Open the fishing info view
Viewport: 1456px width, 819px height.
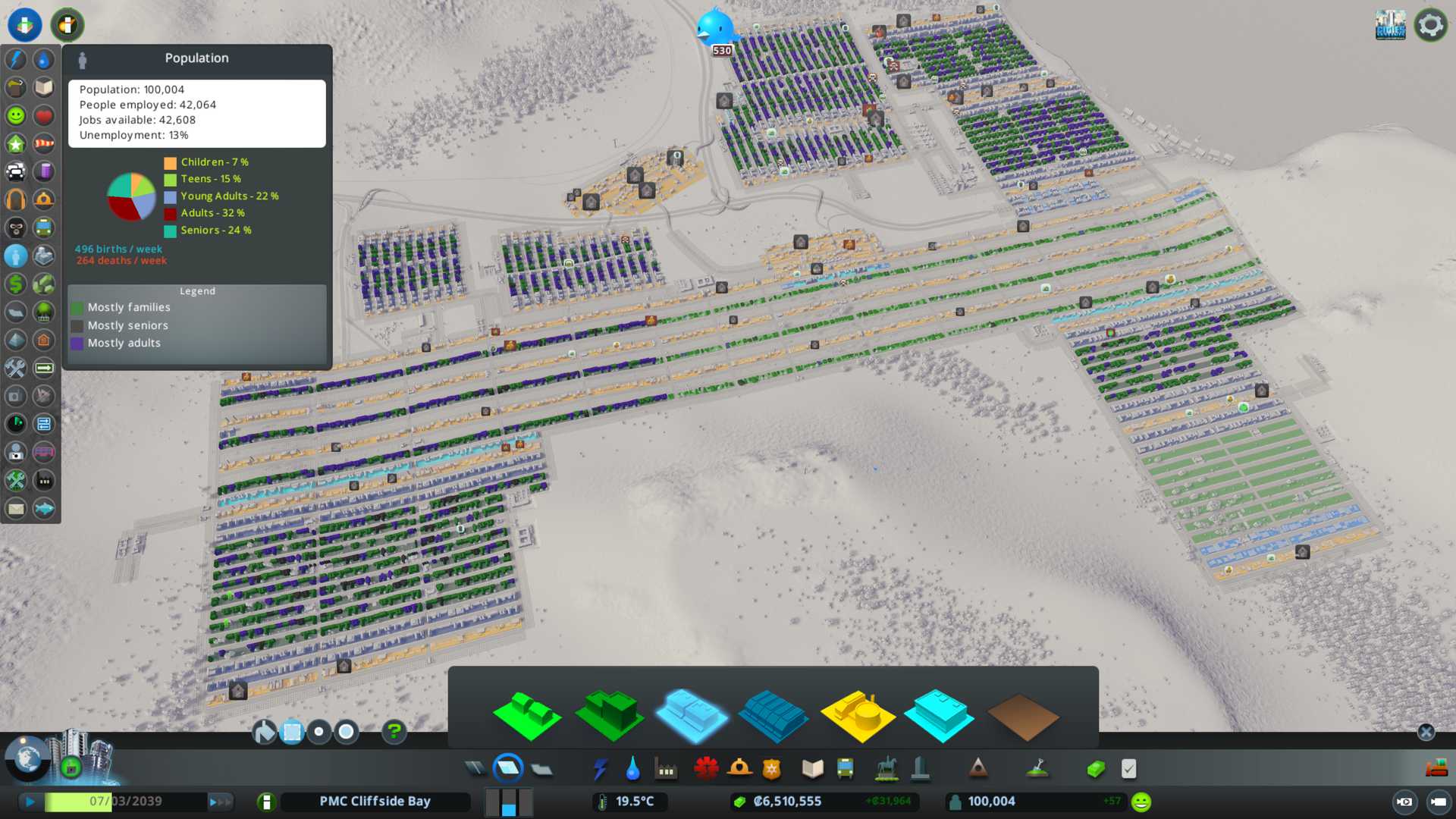(x=44, y=508)
